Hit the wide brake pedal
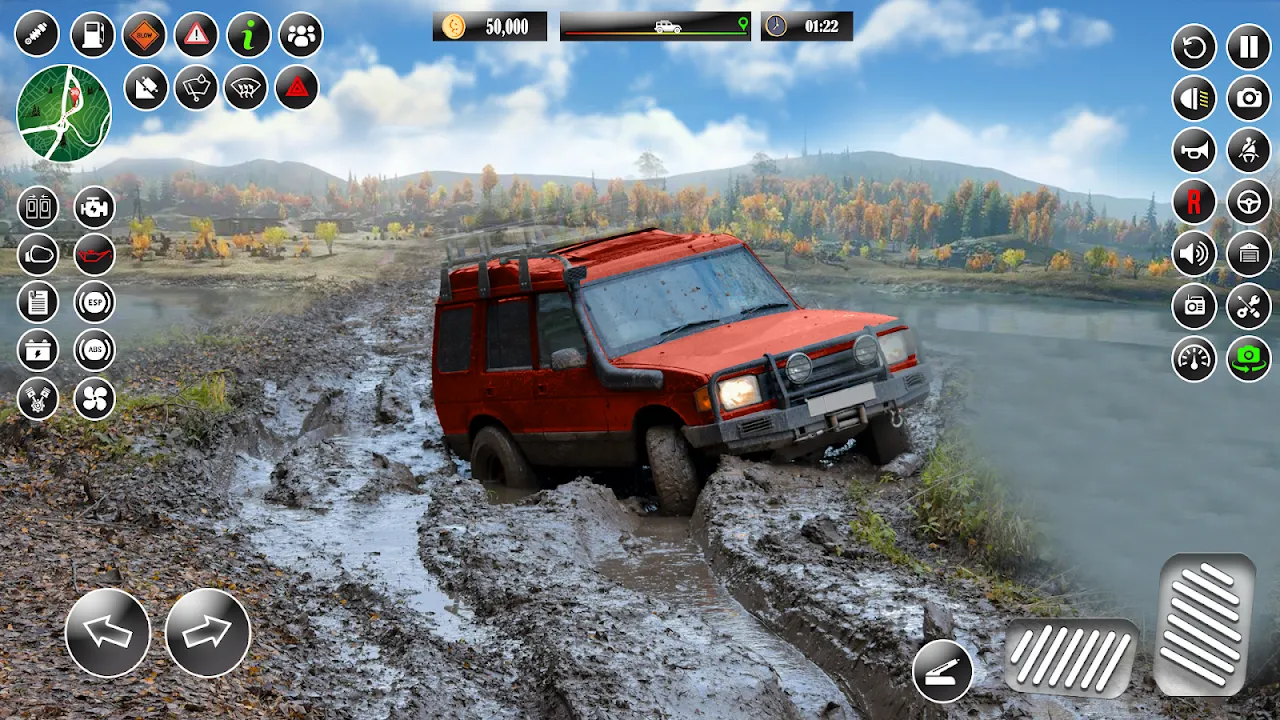 pyautogui.click(x=1070, y=656)
